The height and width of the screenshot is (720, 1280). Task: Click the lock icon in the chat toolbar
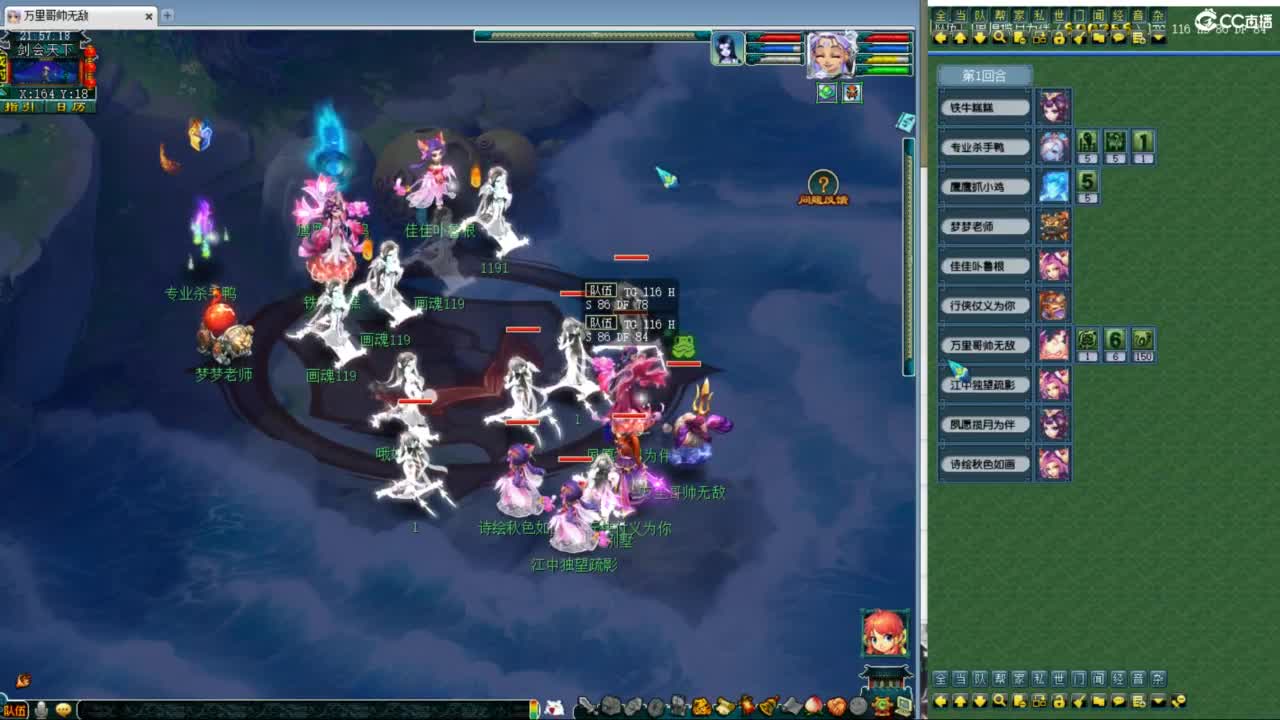pyautogui.click(x=1059, y=38)
